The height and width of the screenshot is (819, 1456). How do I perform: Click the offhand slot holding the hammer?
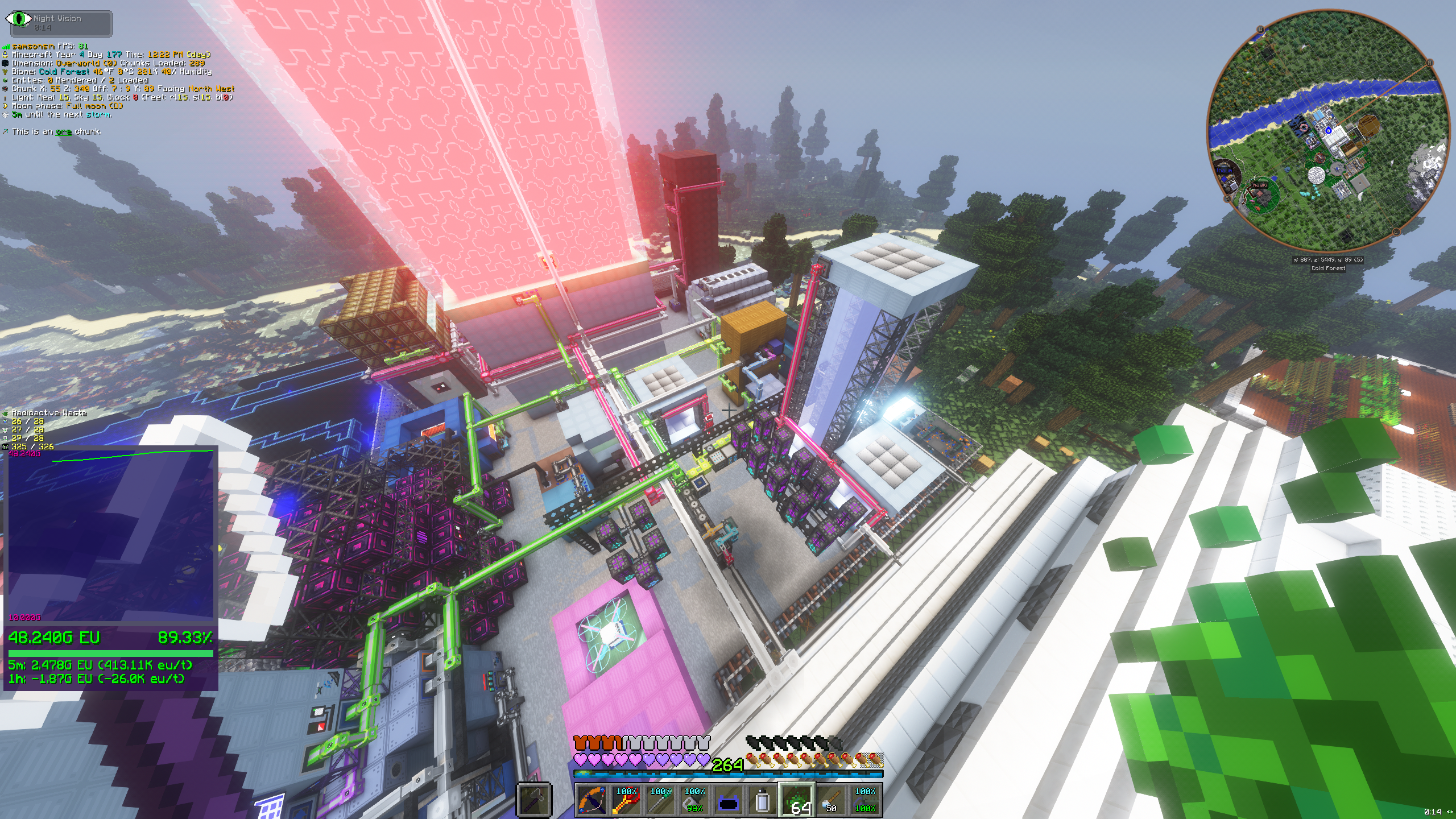pos(535,800)
